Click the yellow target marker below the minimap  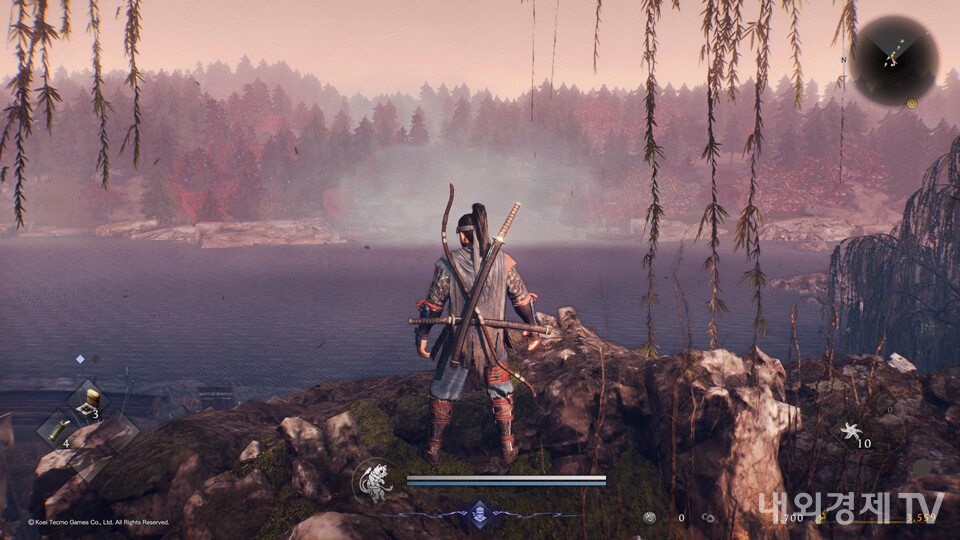(x=912, y=103)
